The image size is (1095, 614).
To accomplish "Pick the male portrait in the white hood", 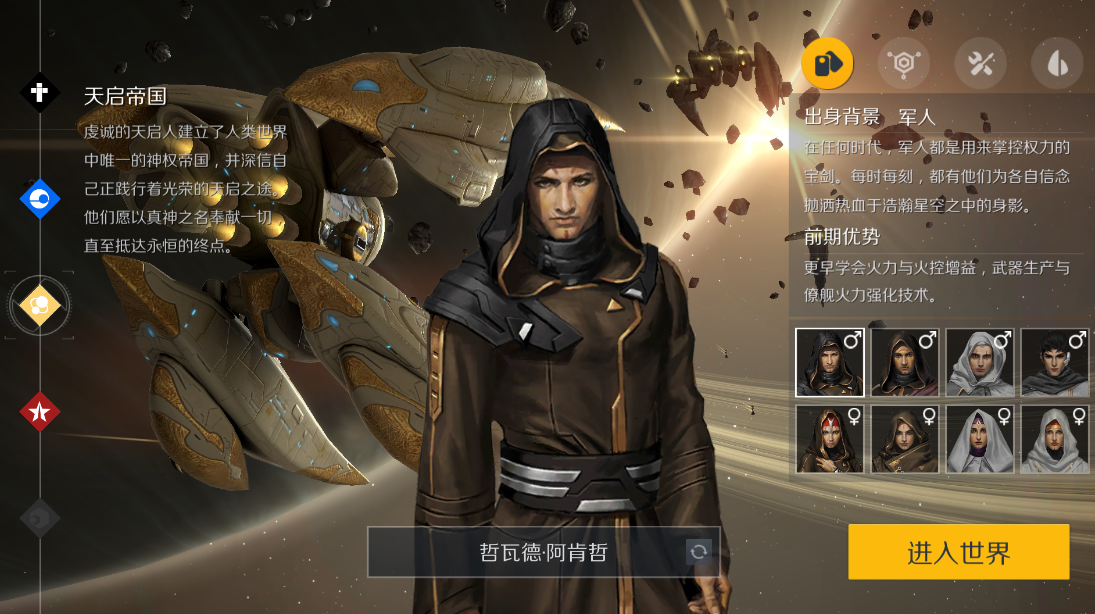I will point(980,362).
